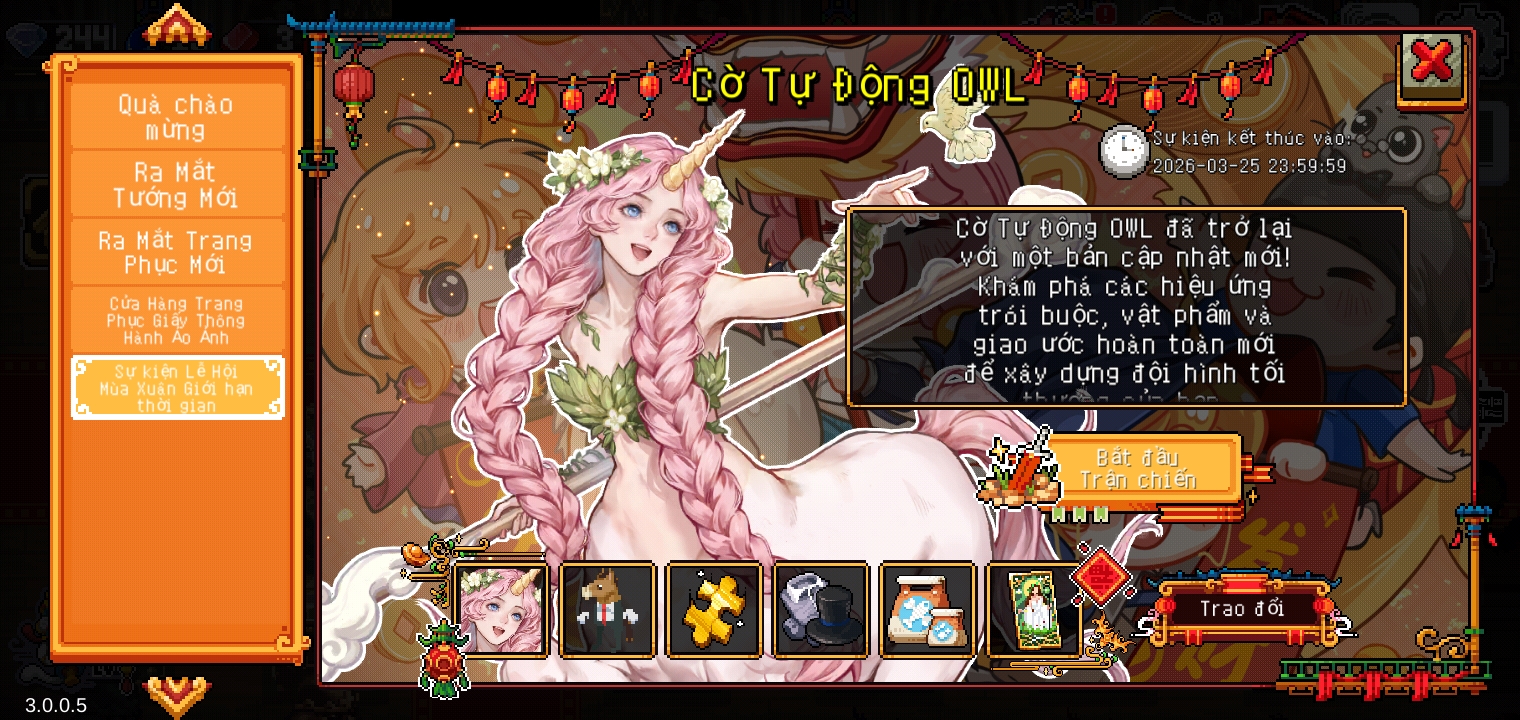Select the dice bag item icon
1520x720 pixels.
[928, 609]
